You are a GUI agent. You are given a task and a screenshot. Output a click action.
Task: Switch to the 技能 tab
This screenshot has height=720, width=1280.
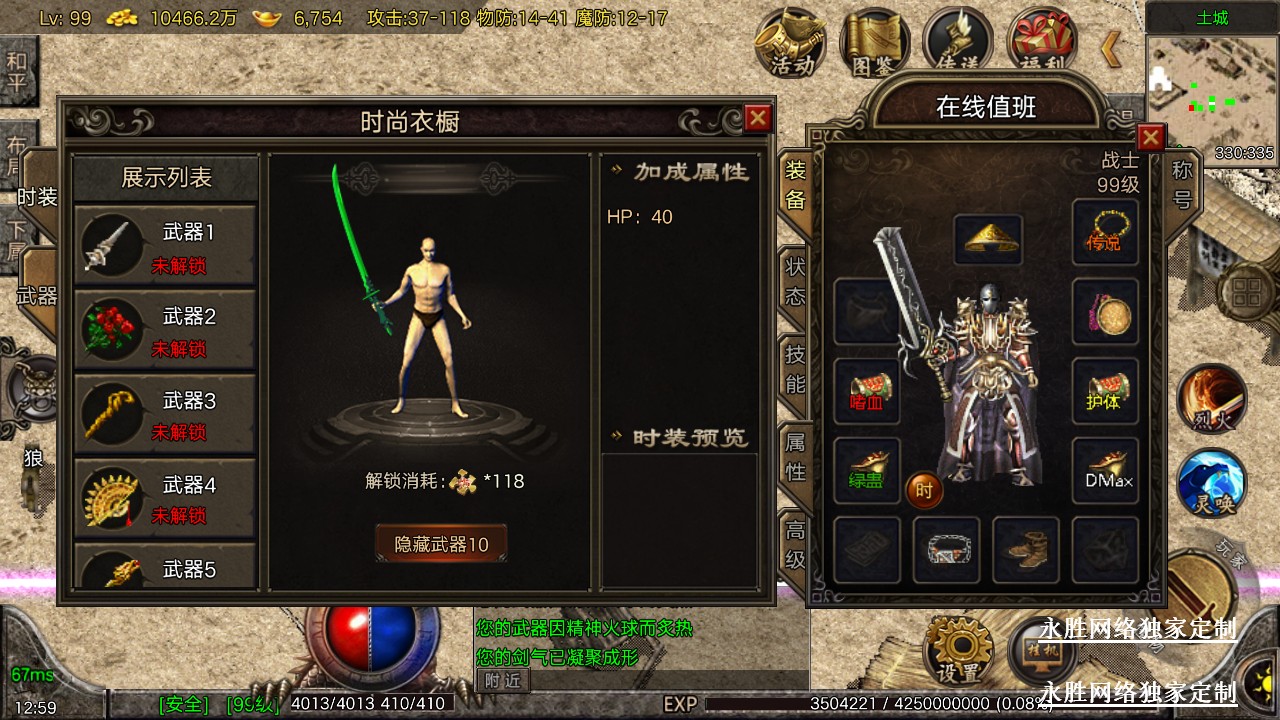click(x=795, y=369)
